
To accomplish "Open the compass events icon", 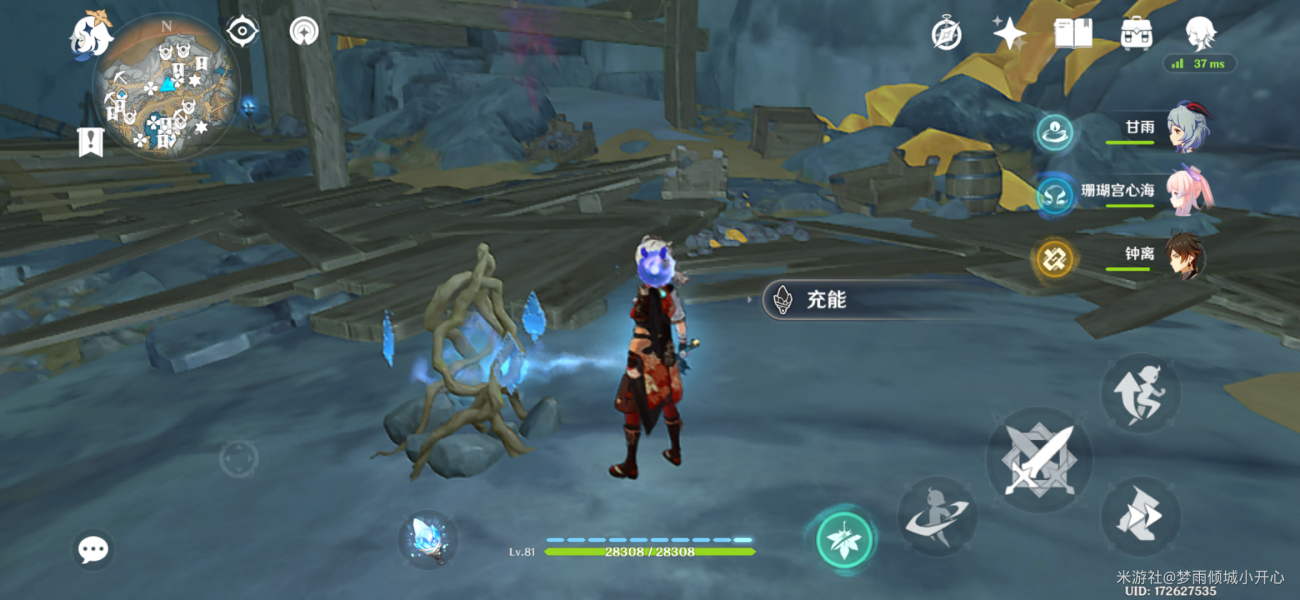I will pos(946,34).
